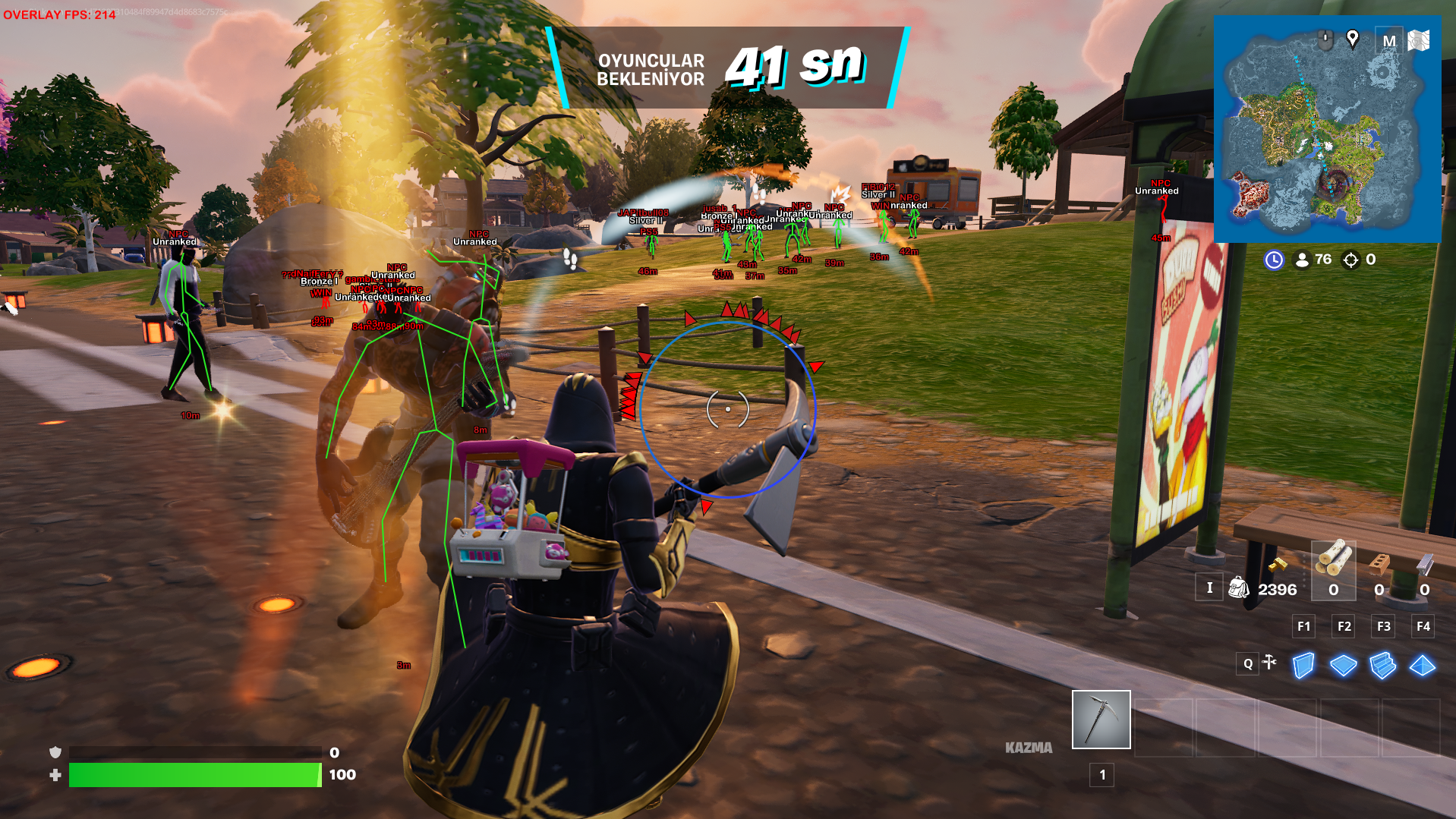Select the wall building piece
The image size is (1456, 819).
tap(1303, 666)
